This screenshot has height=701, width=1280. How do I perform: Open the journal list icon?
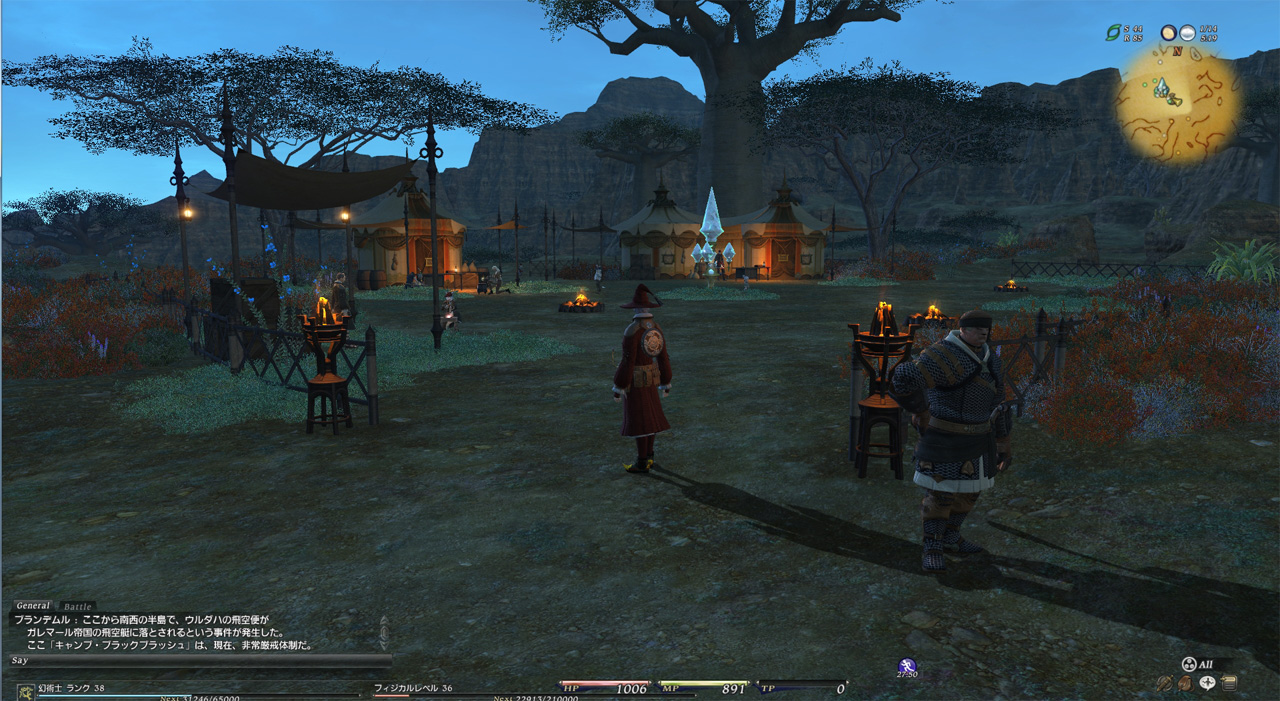pos(1229,684)
